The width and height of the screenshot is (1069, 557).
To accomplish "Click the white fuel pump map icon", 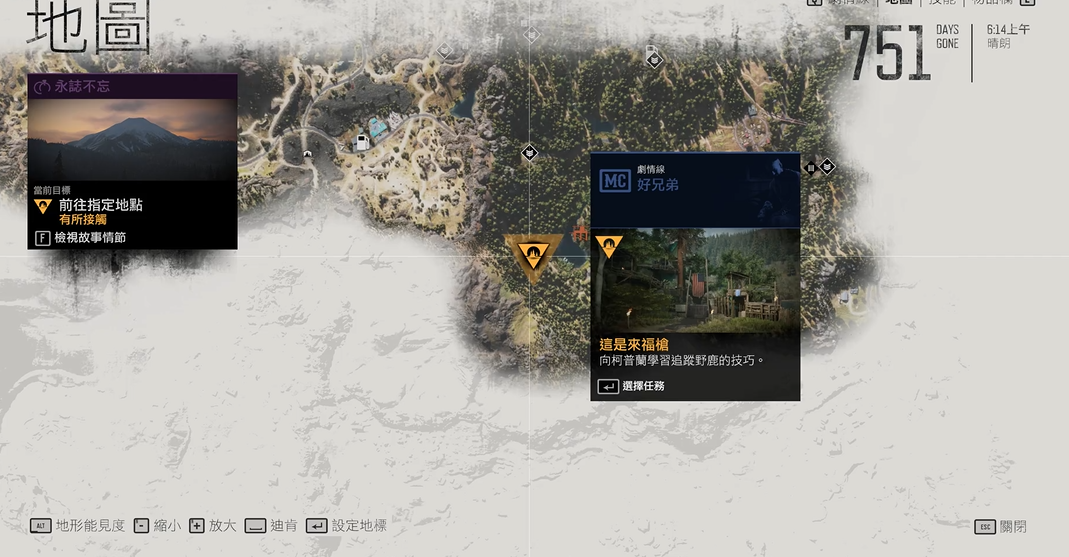I will (361, 143).
